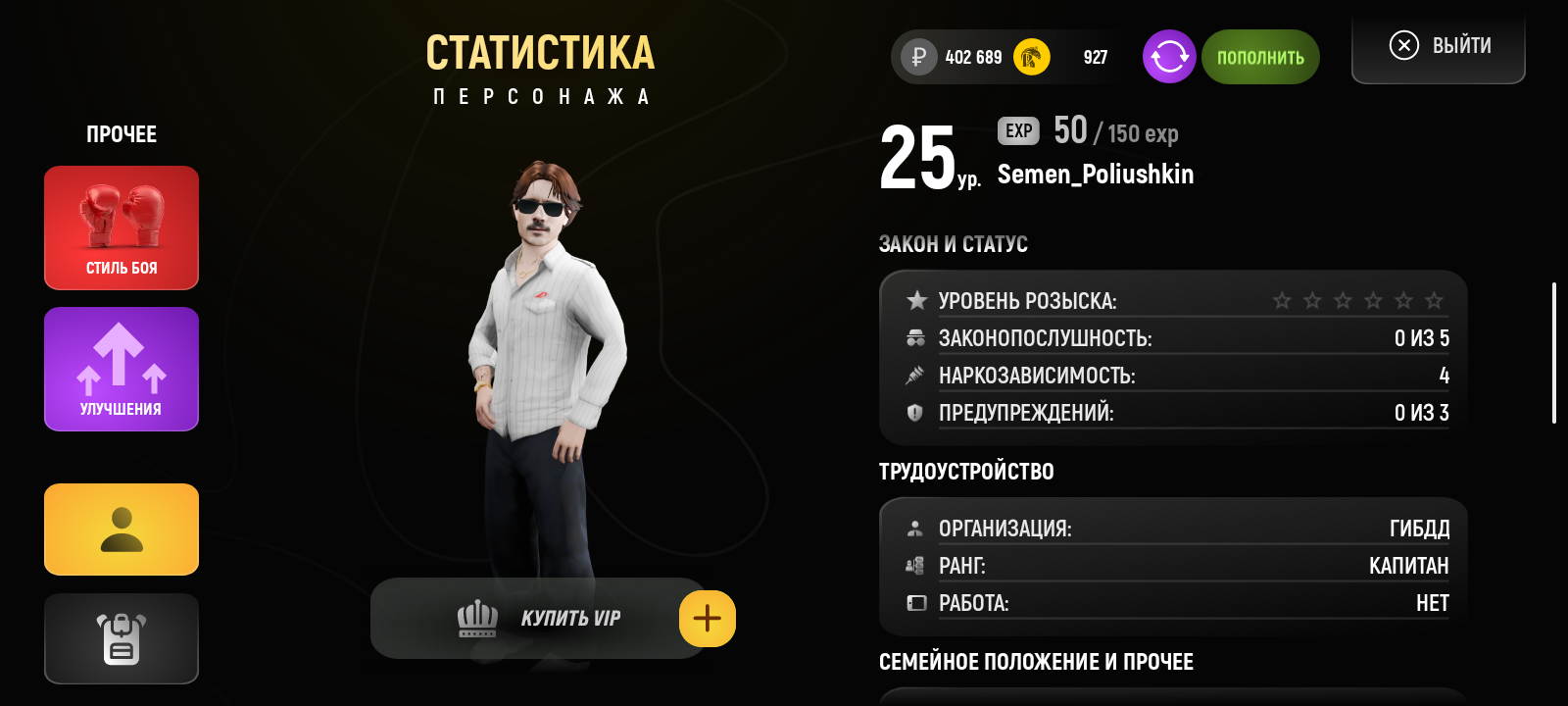Screen dimensions: 1568x706
Task: Select the yellow character profile tab
Action: [x=122, y=529]
